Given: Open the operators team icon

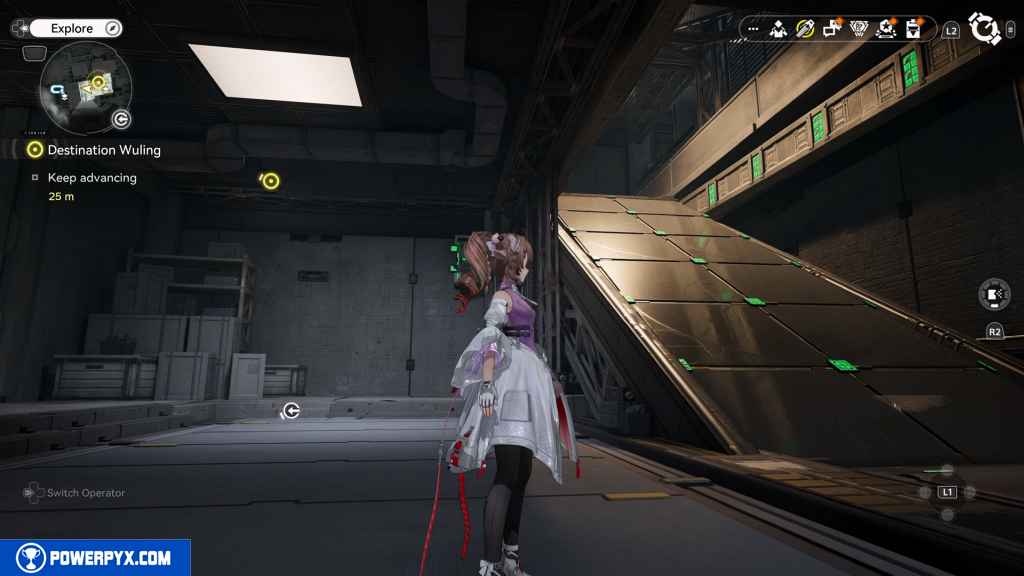Looking at the screenshot, I should click(778, 29).
